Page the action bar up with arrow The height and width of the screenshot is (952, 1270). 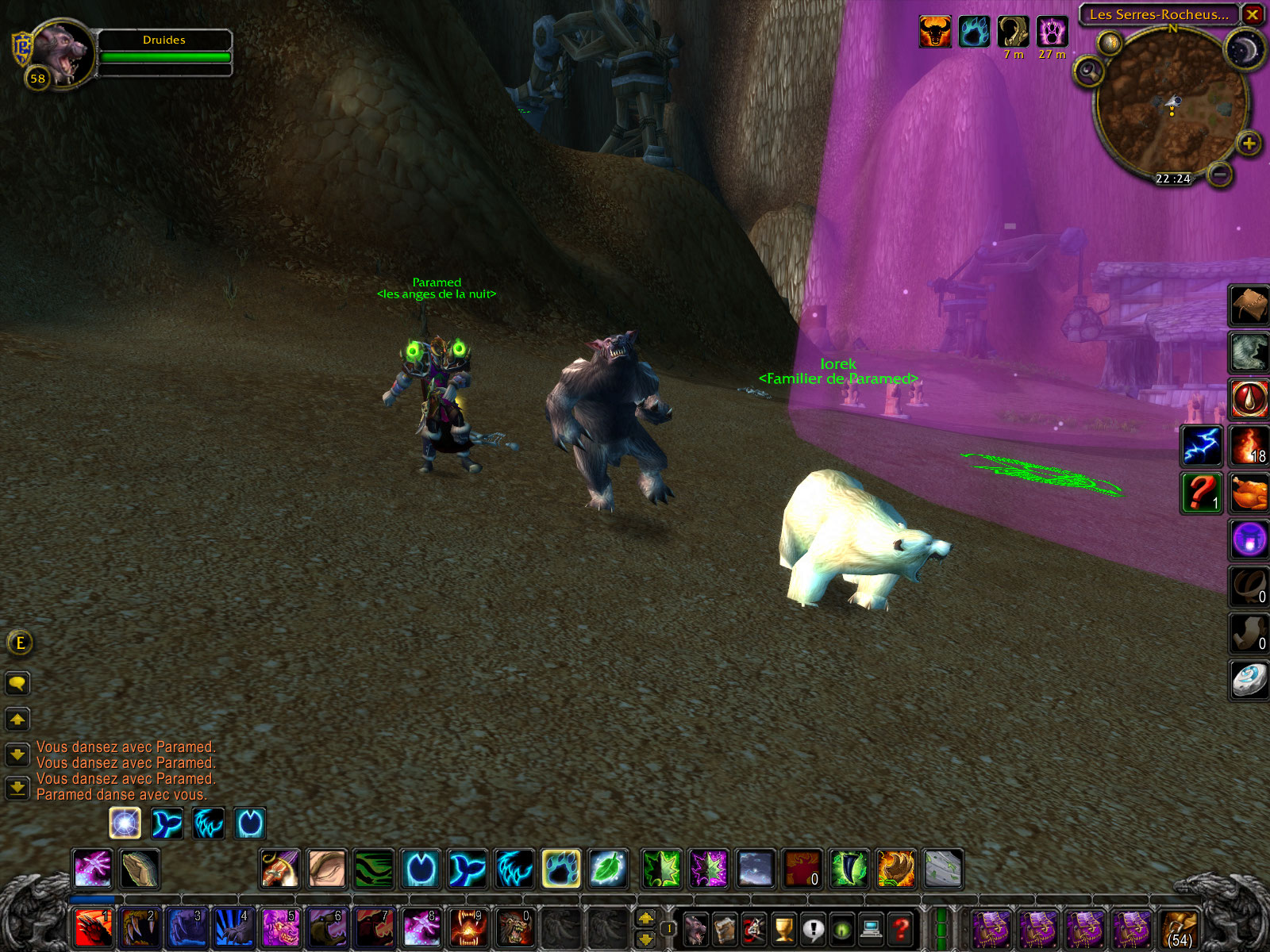click(x=646, y=918)
